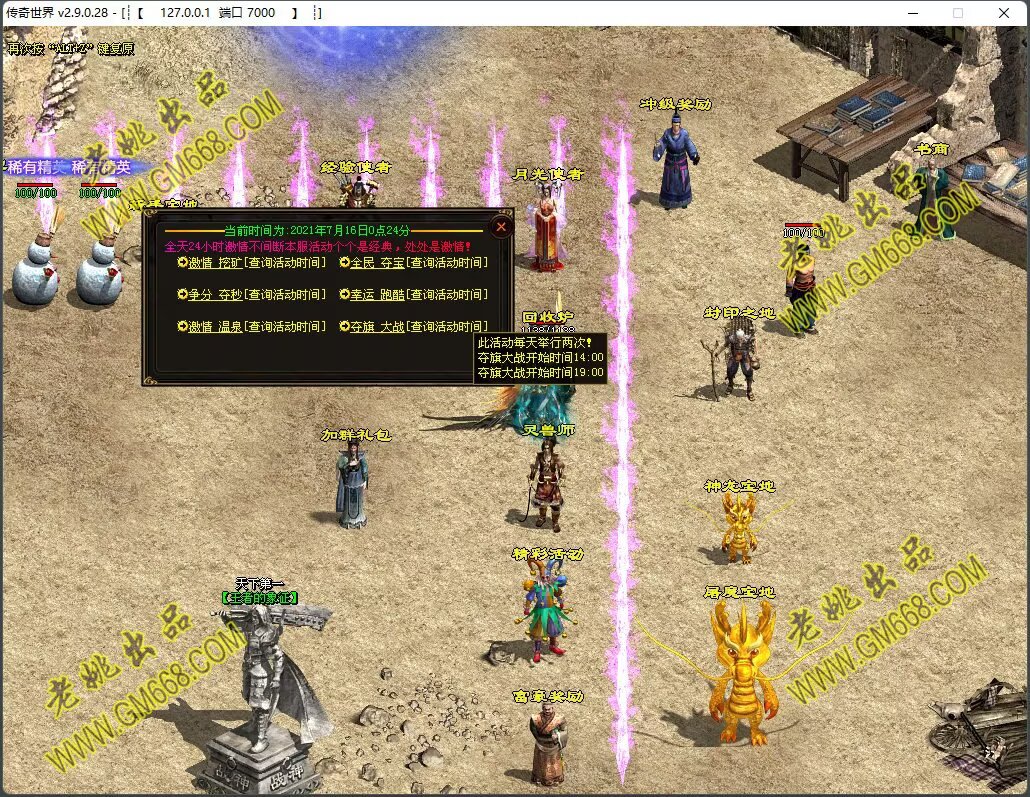The image size is (1030, 797).
Task: Click 查询活动时间 next to 激情挖矿
Action: coord(285,263)
